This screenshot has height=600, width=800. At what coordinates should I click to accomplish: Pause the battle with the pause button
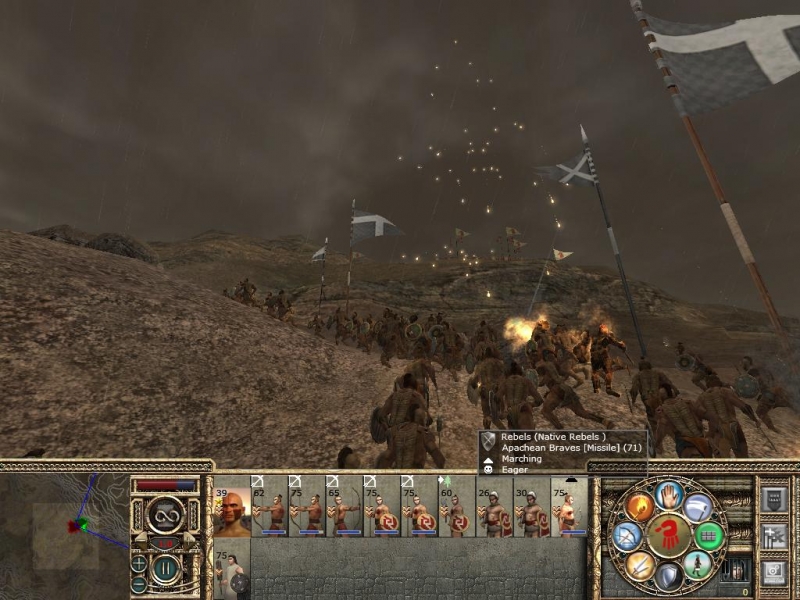[x=166, y=570]
